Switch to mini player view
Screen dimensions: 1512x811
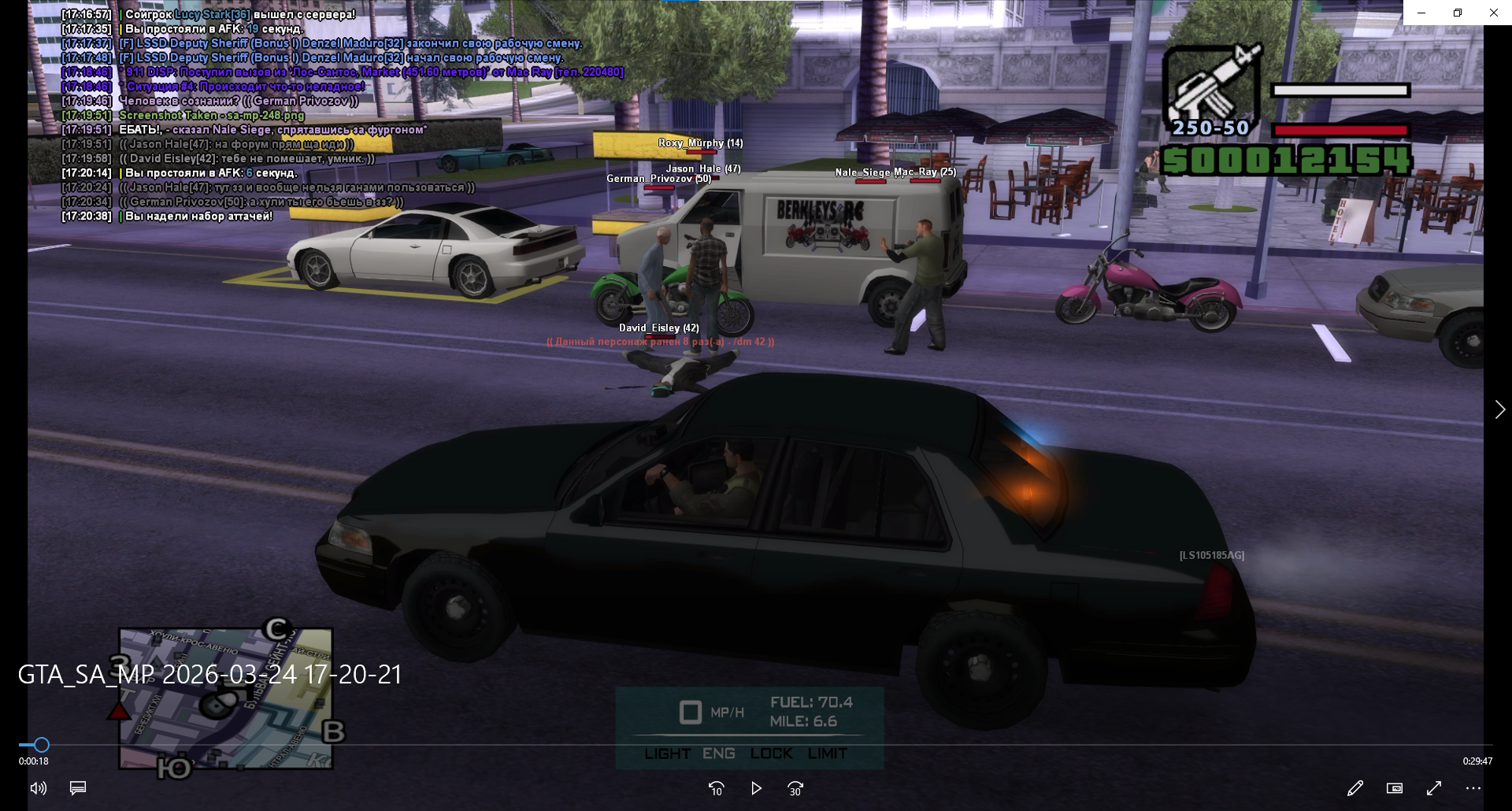click(x=1394, y=788)
